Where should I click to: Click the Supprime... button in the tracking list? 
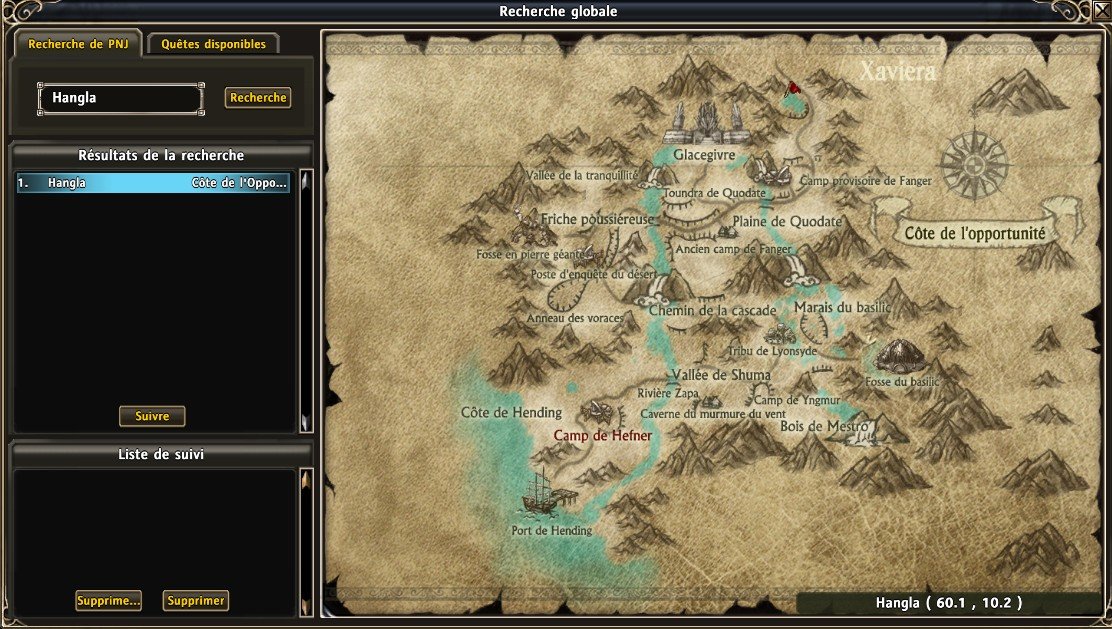point(108,601)
